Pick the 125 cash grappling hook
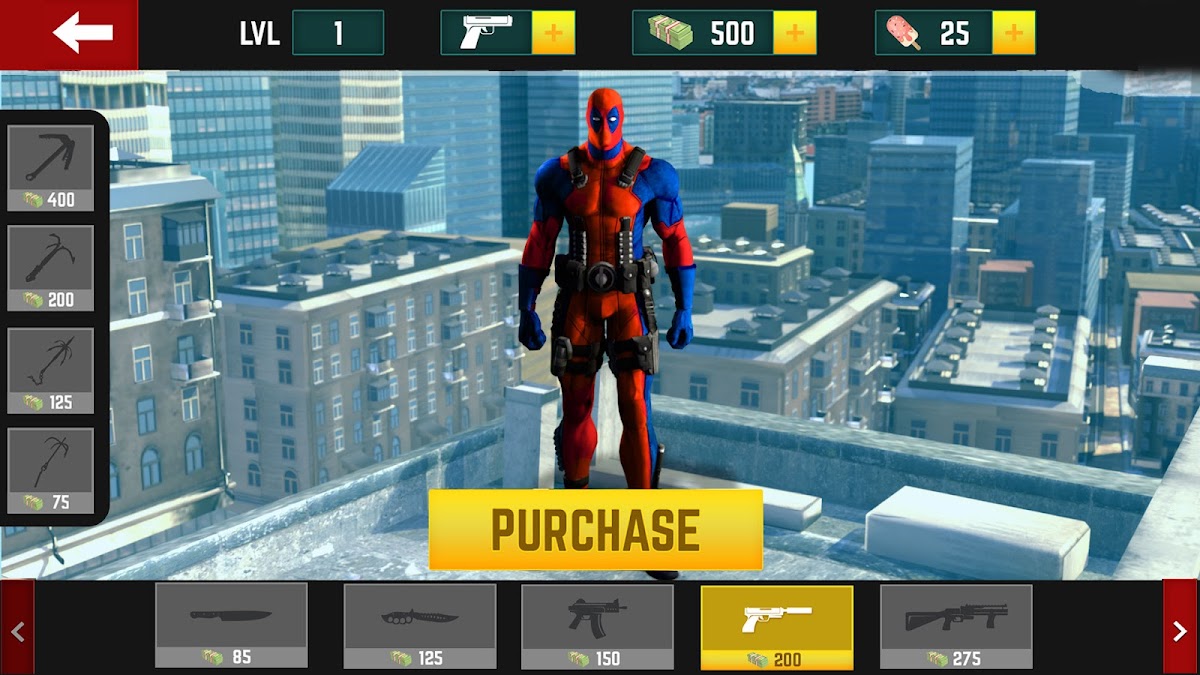 coord(51,370)
